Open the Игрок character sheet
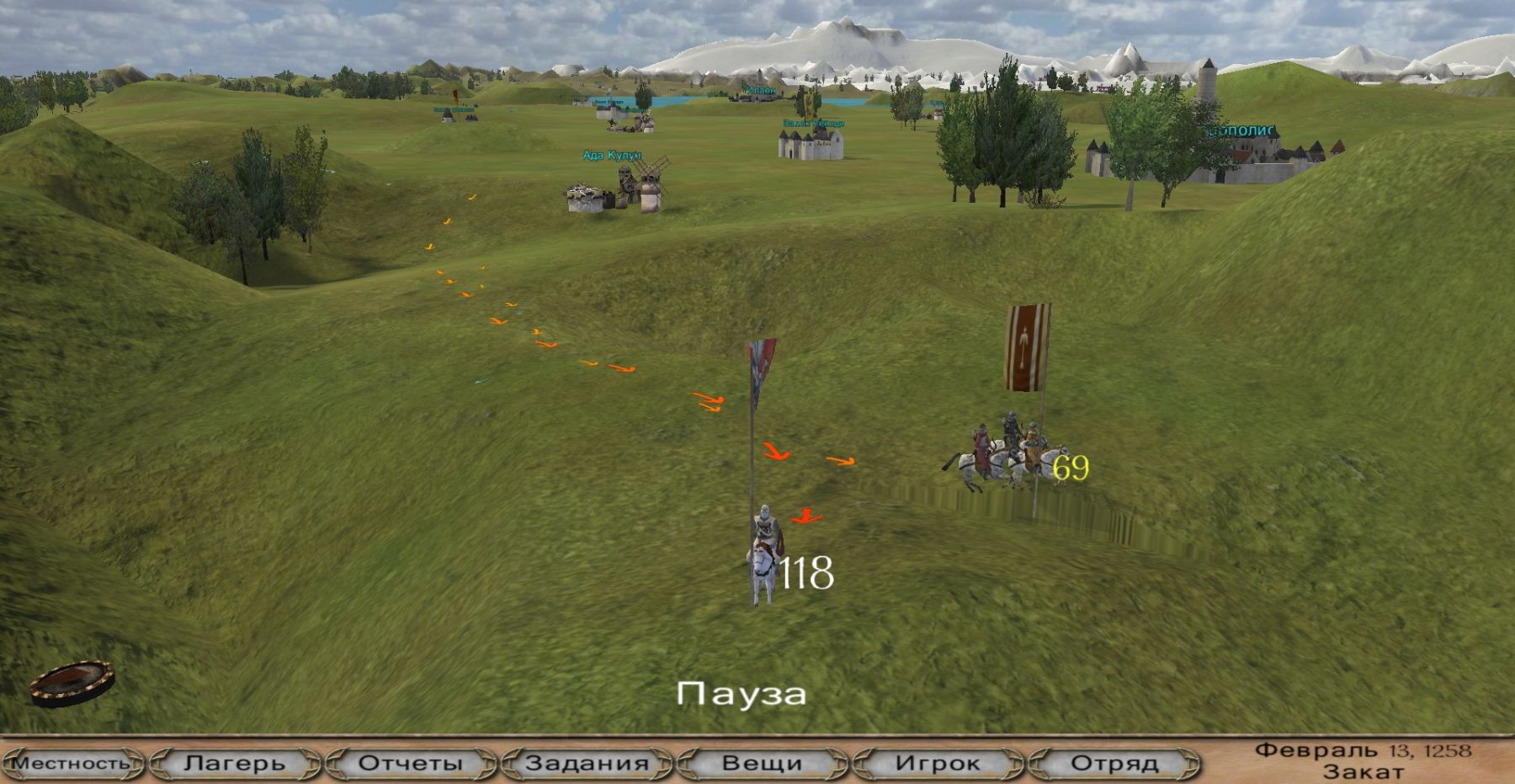 coord(938,763)
